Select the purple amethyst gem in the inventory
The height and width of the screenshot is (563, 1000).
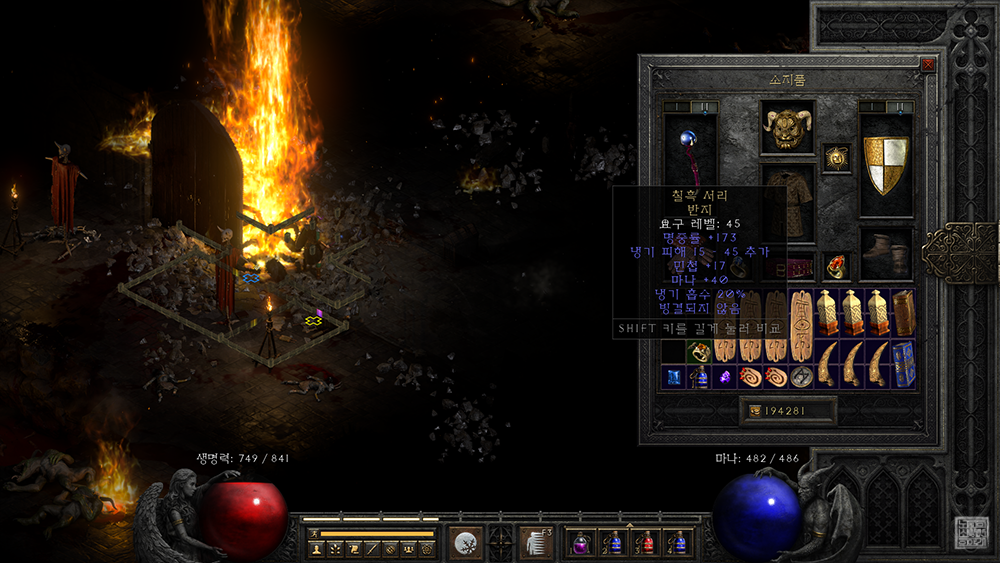tap(724, 377)
